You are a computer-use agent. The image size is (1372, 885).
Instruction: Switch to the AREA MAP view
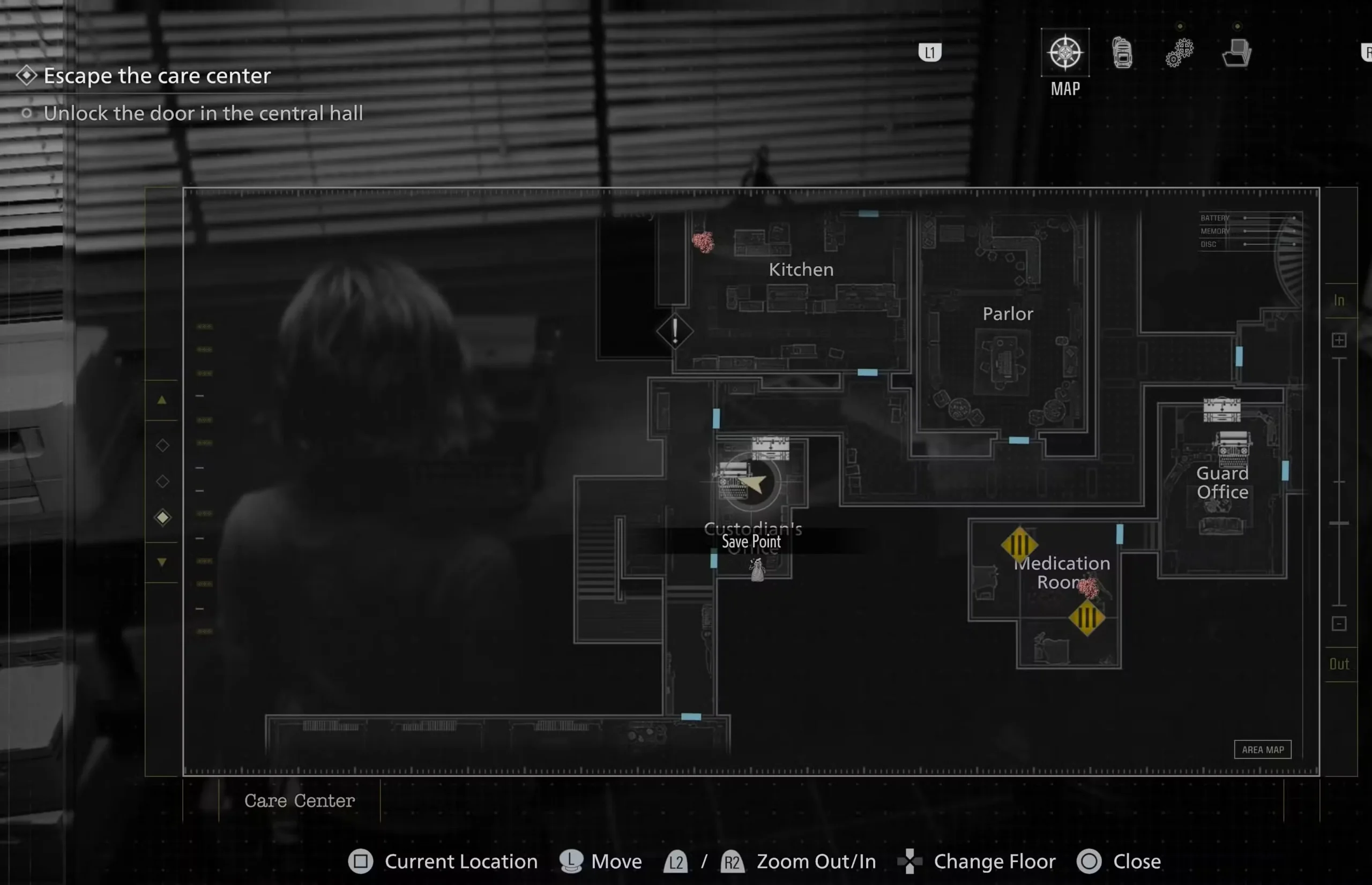[x=1262, y=749]
